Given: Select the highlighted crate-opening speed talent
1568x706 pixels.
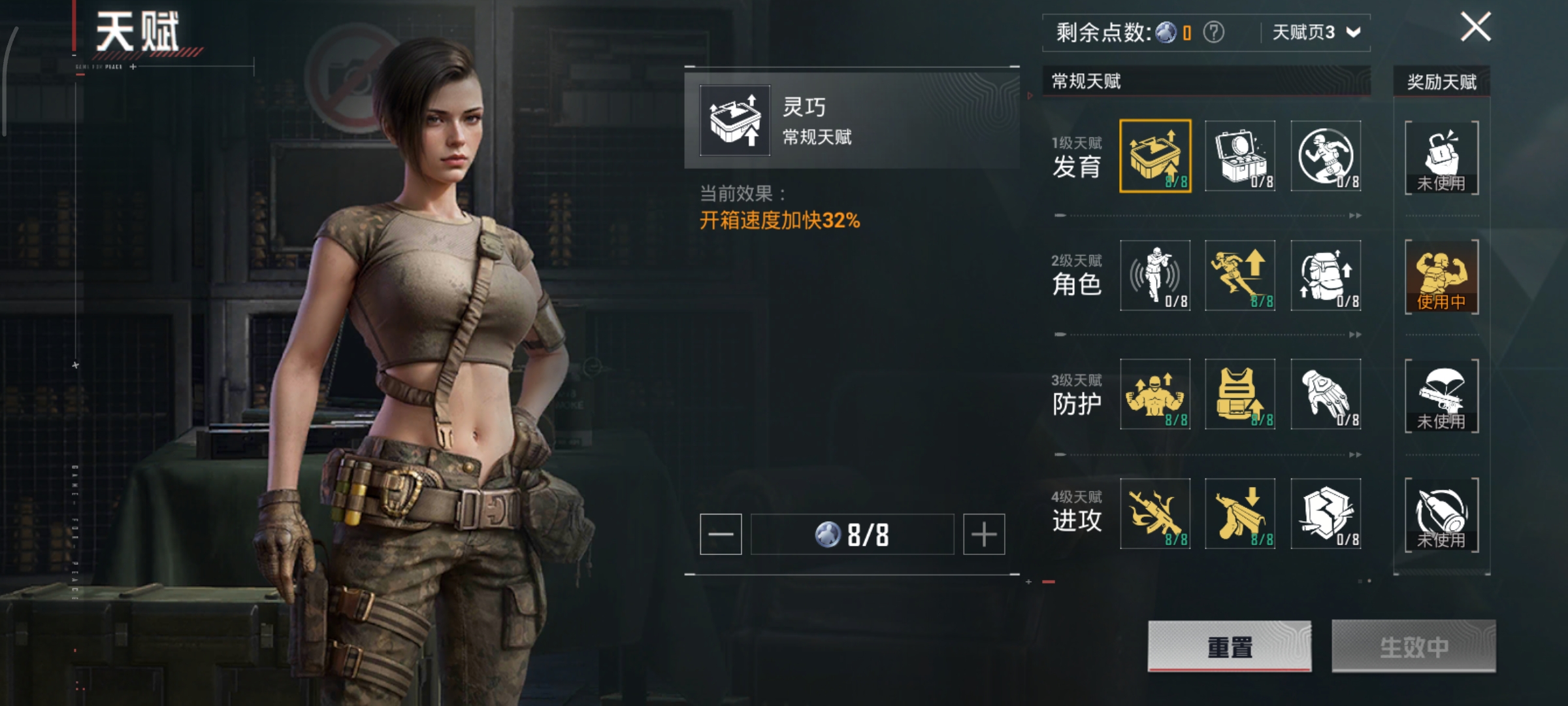Looking at the screenshot, I should (x=1155, y=156).
